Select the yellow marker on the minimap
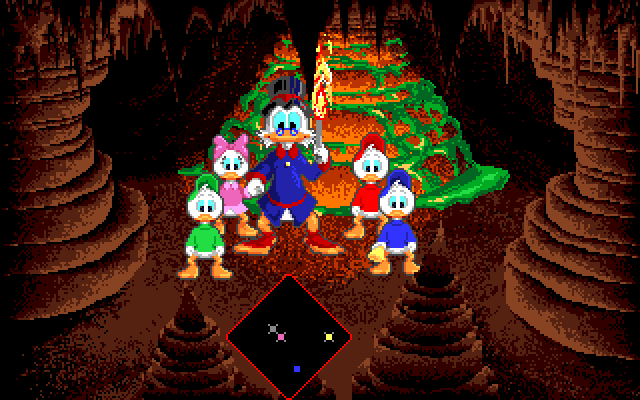640x400 pixels. tap(329, 336)
